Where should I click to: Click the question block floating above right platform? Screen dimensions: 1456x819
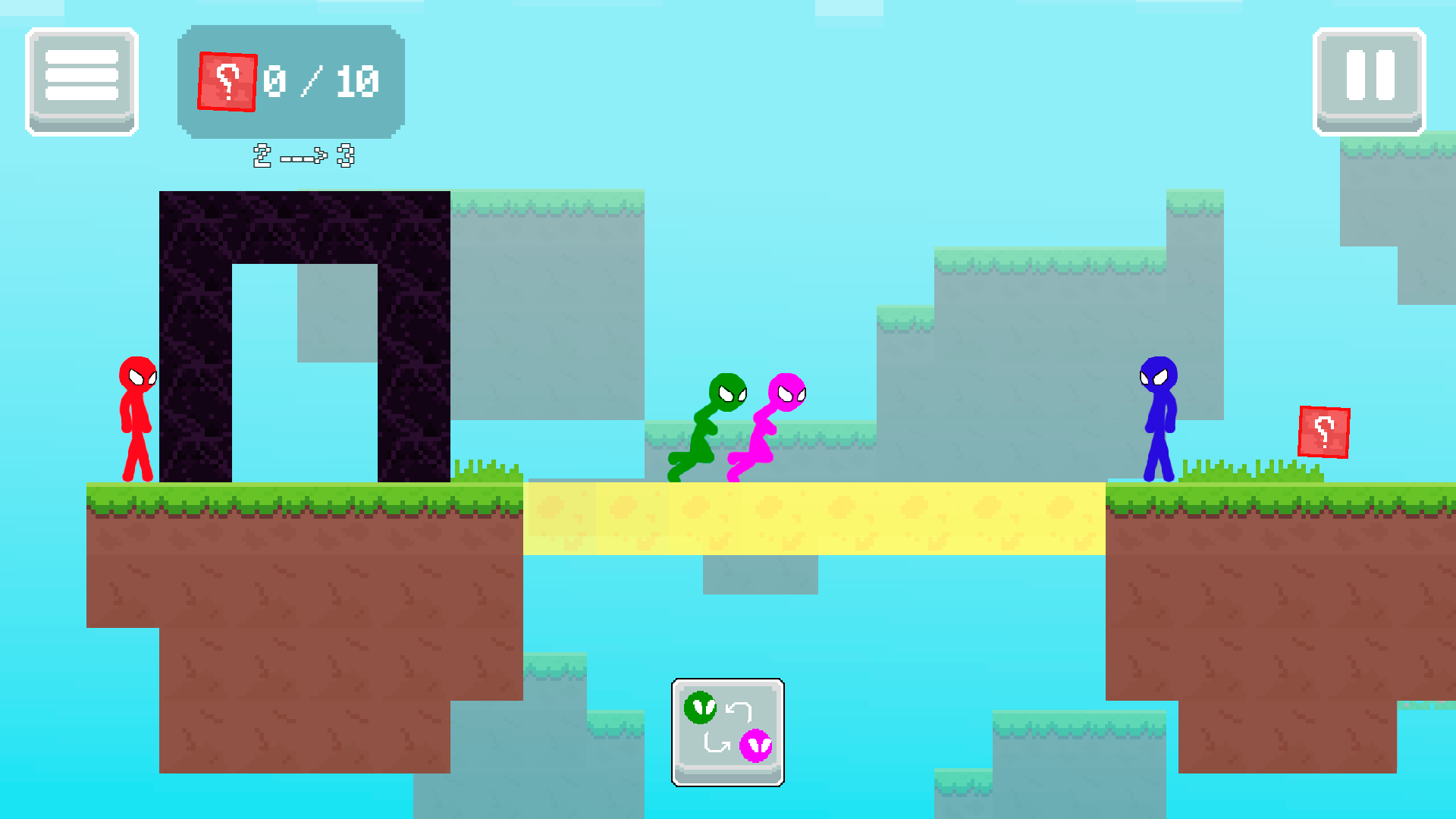click(1323, 433)
